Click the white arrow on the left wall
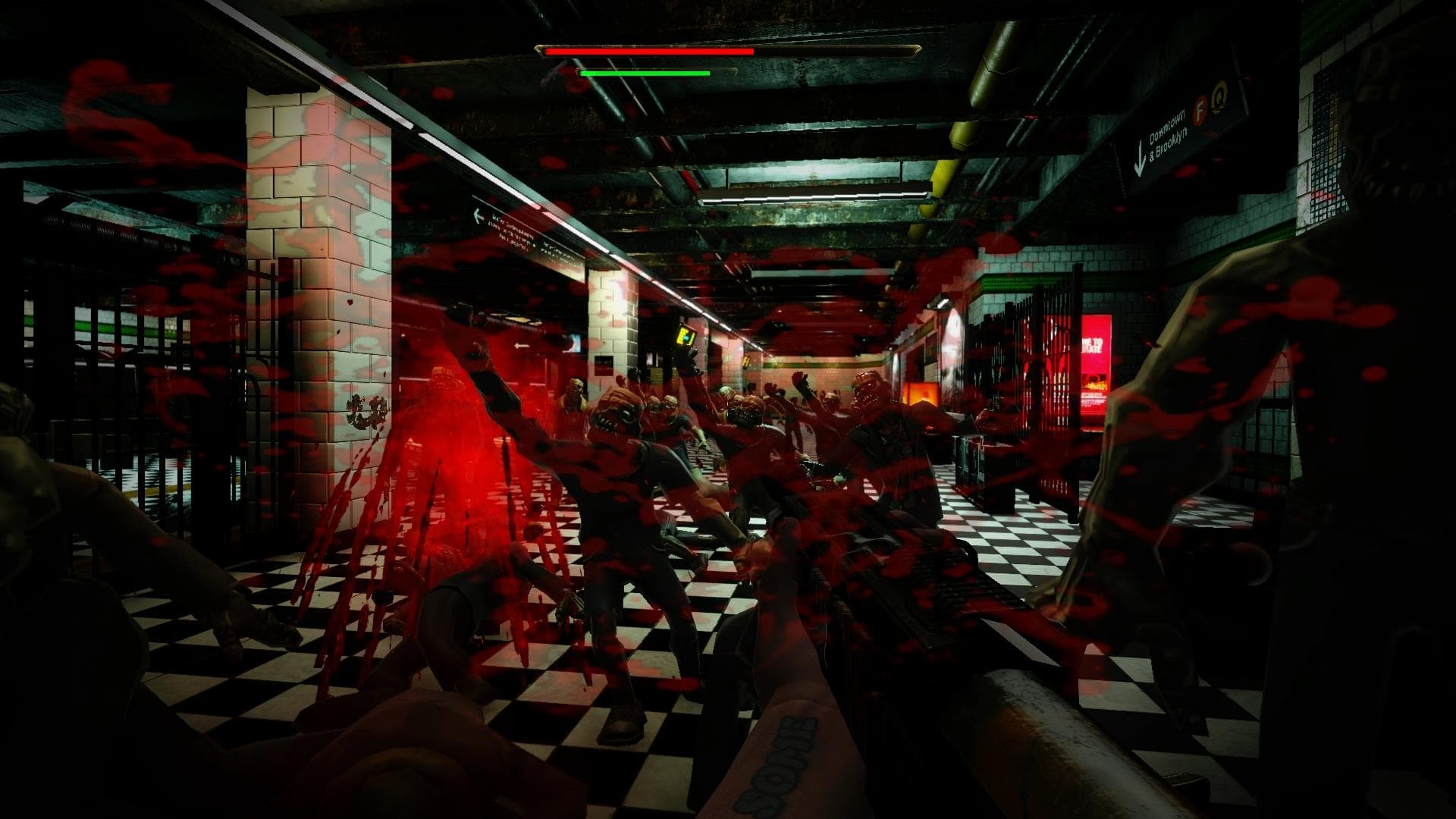The image size is (1456, 819). click(520, 346)
